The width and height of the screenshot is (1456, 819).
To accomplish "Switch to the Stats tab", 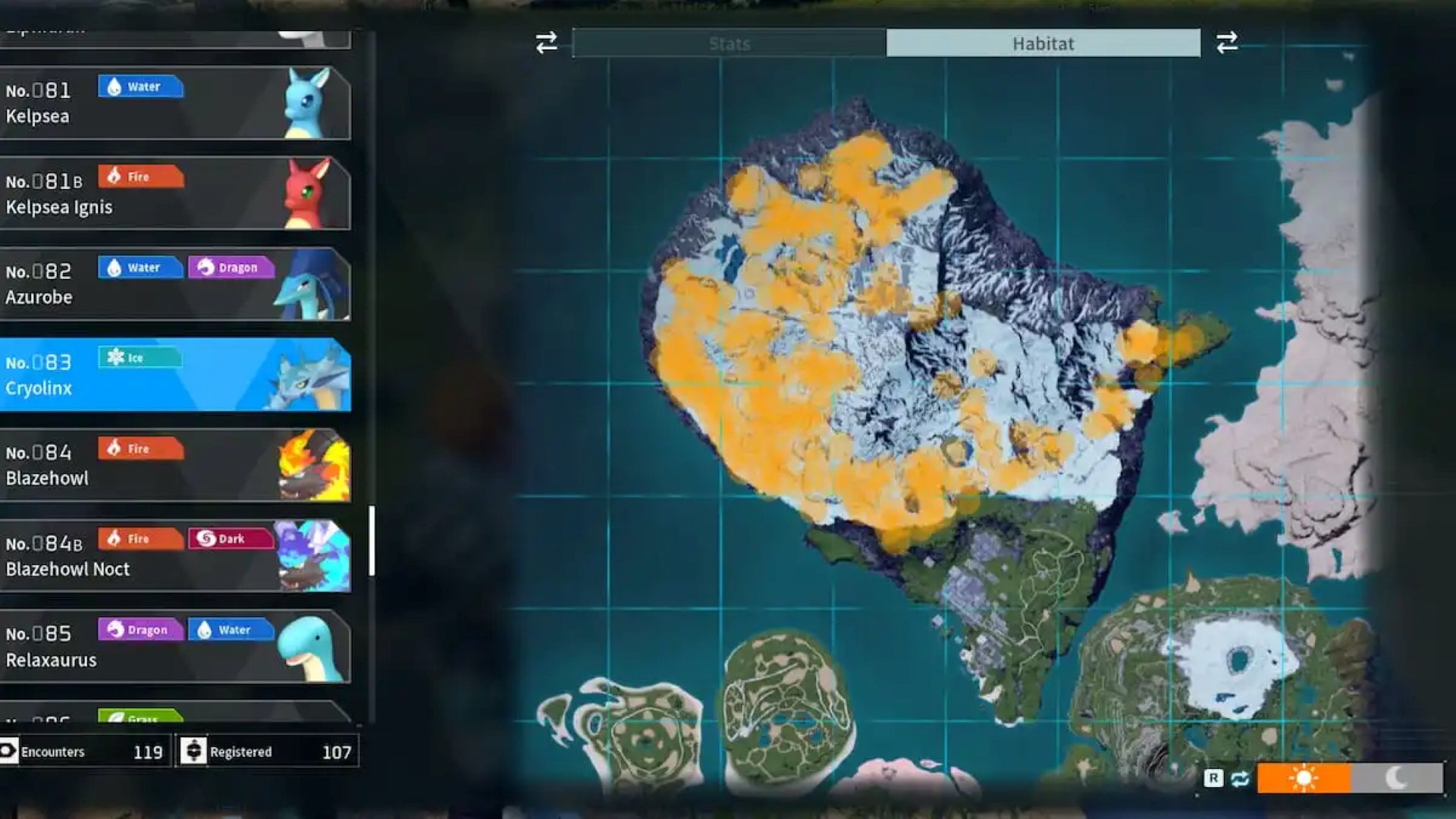I will click(729, 43).
